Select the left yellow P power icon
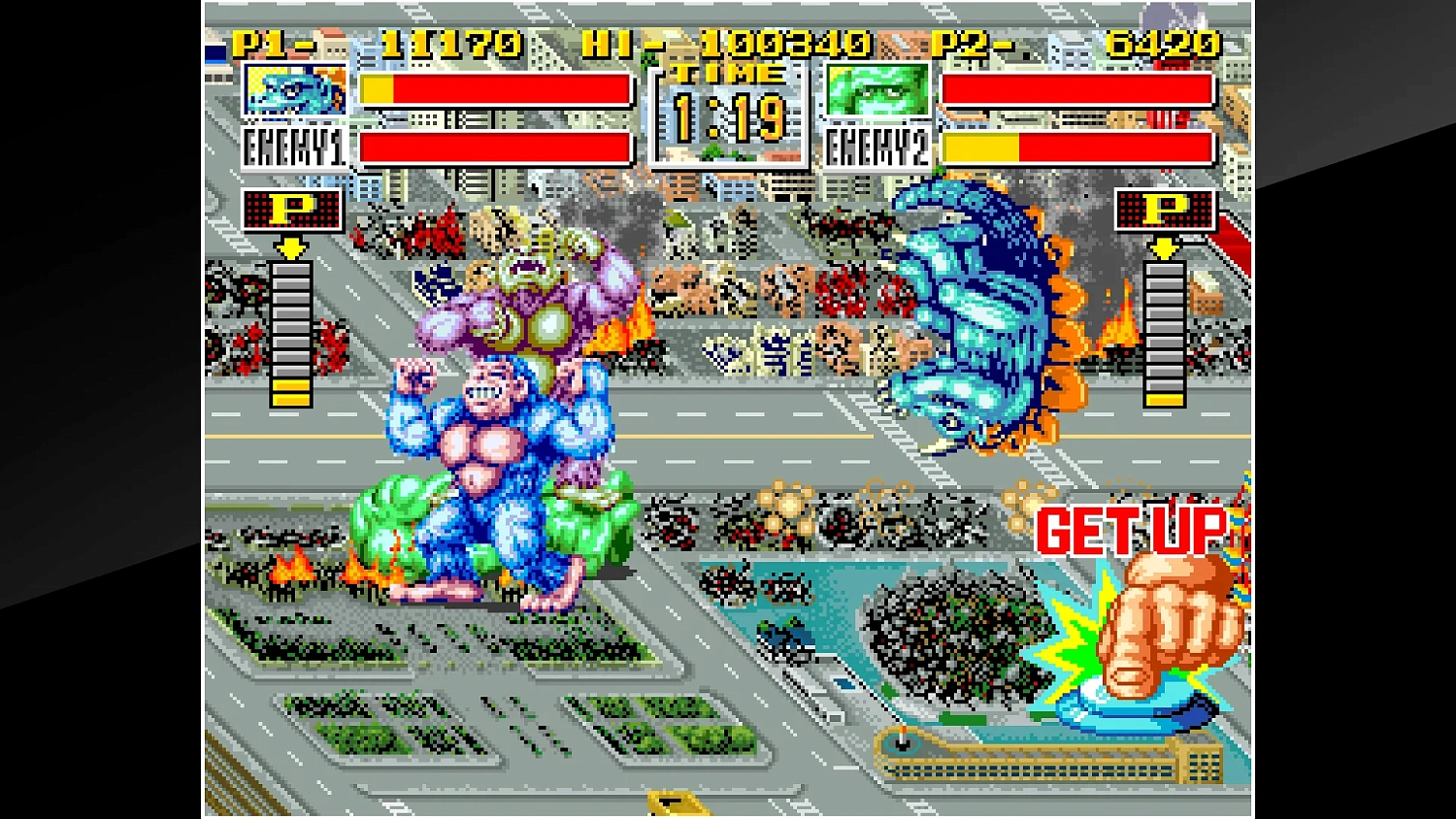Viewport: 1456px width, 819px height. pyautogui.click(x=290, y=209)
